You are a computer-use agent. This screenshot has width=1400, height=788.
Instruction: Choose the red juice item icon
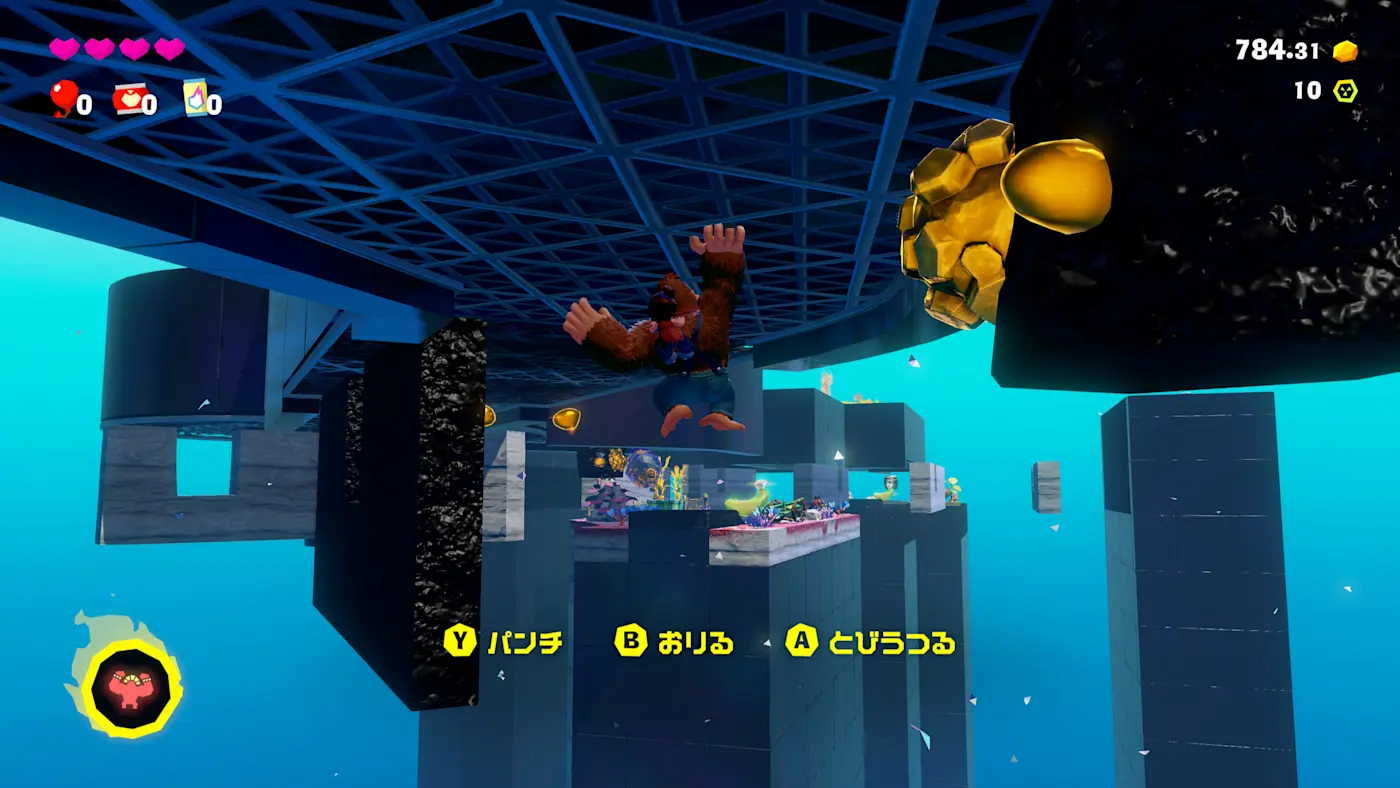click(x=129, y=99)
